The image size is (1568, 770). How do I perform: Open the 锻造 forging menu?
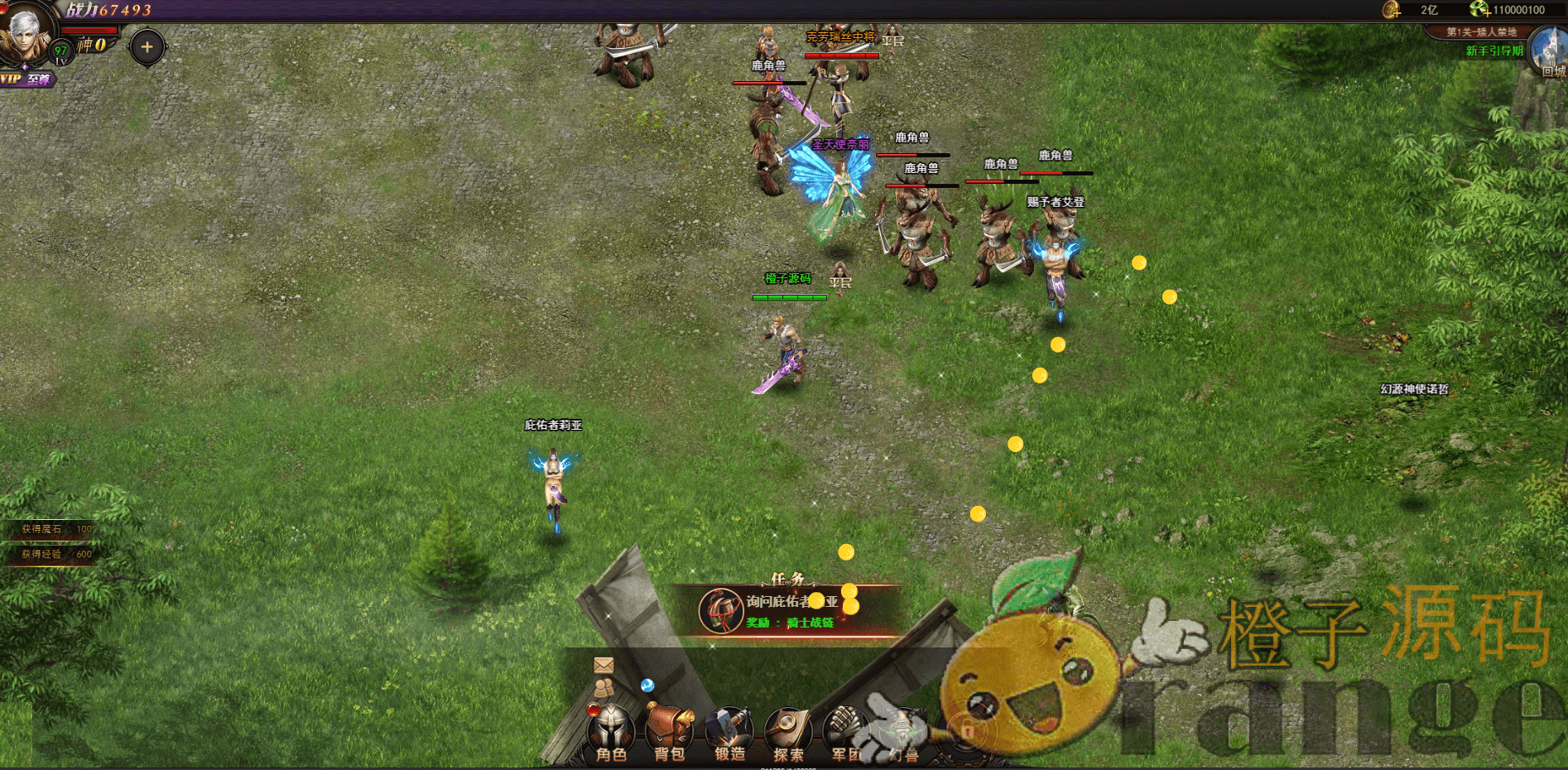(729, 733)
